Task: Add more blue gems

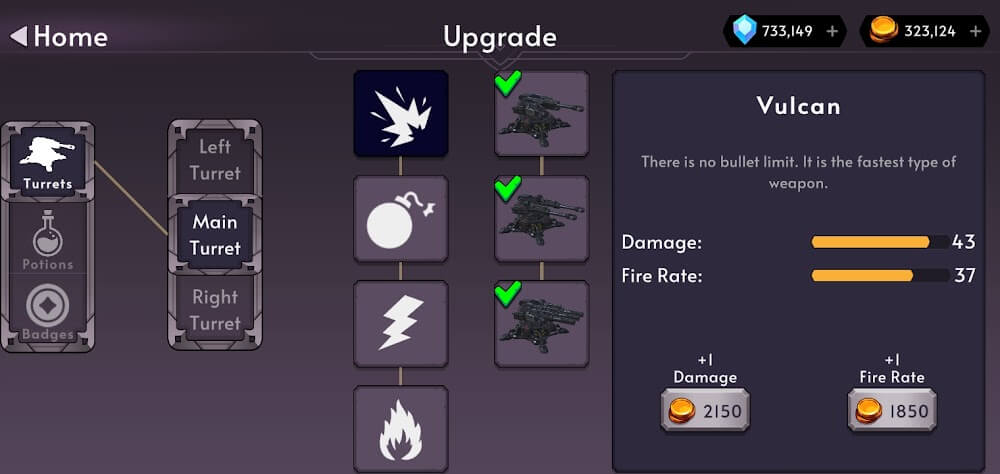Action: tap(832, 32)
